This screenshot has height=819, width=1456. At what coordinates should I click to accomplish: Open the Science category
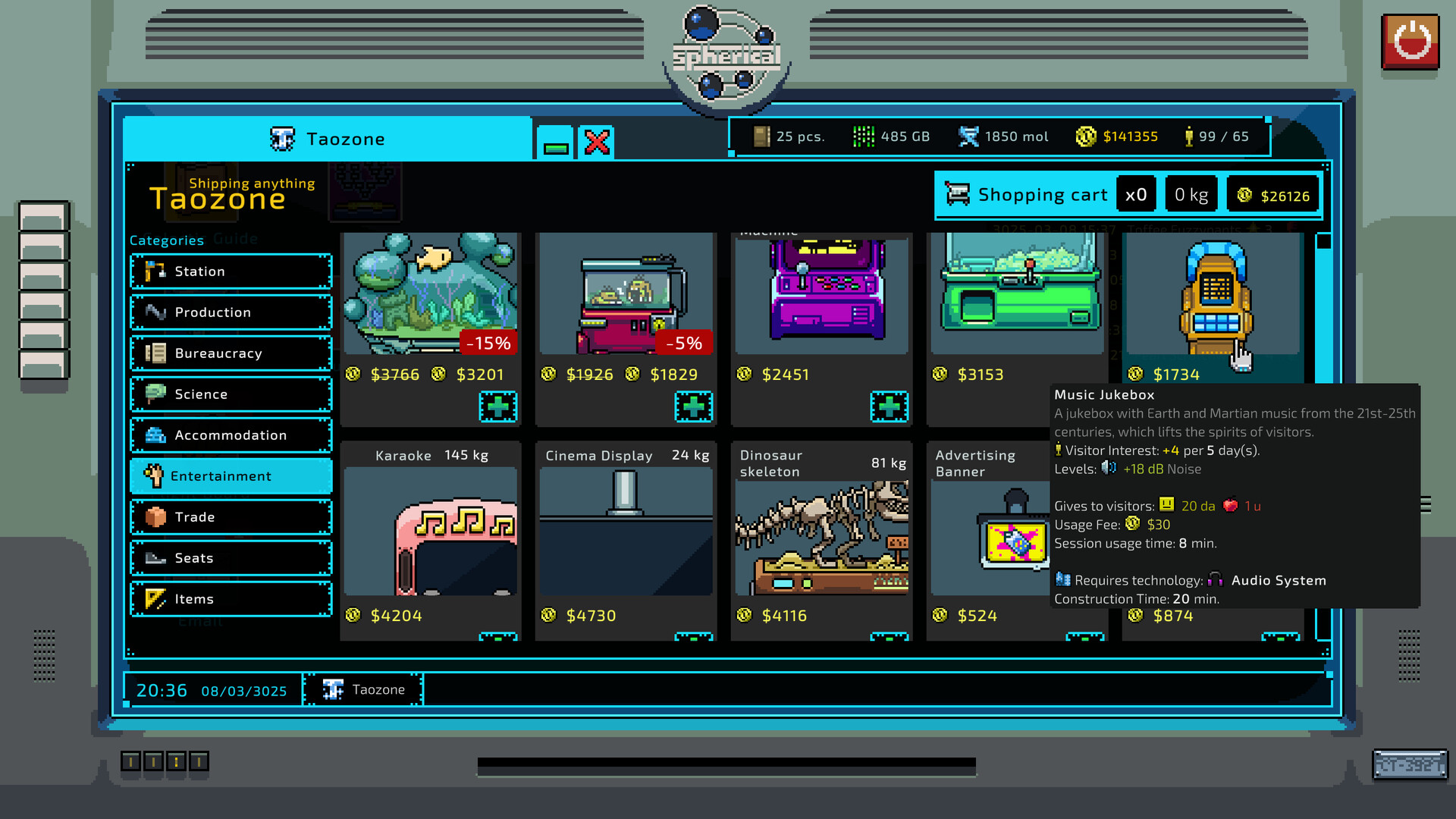click(230, 394)
